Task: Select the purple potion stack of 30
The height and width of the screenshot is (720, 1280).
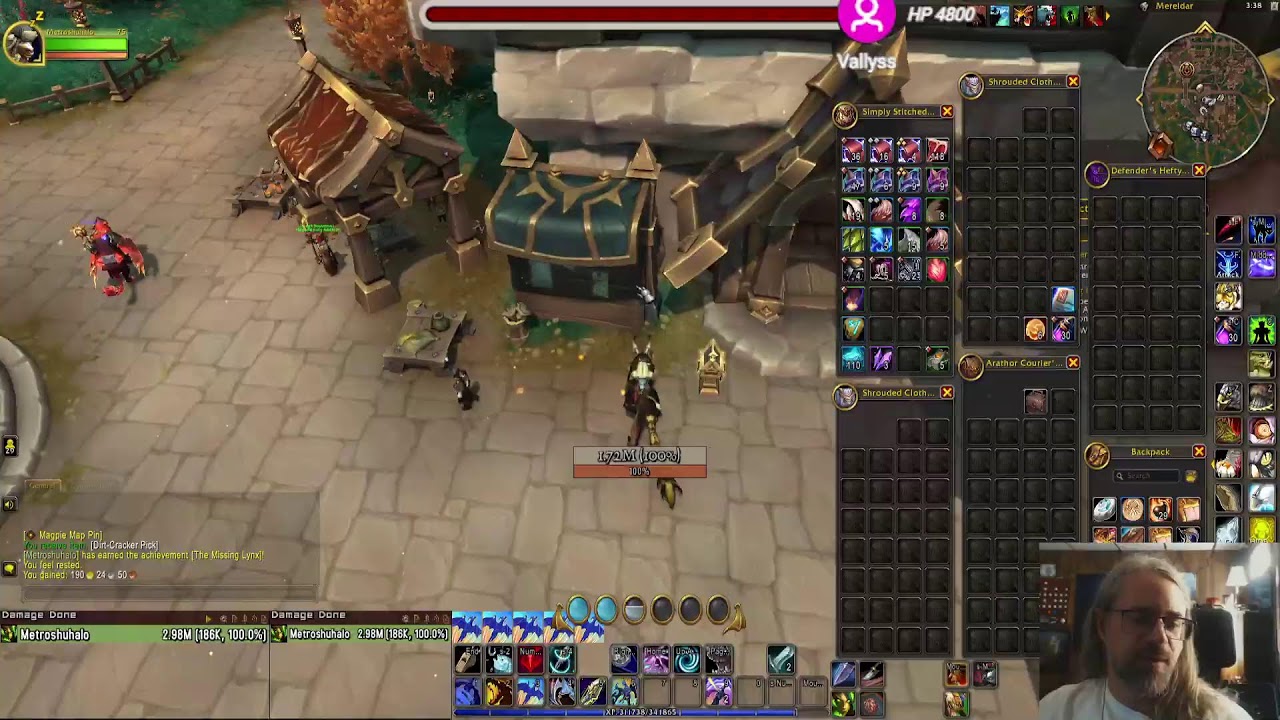Action: point(1229,329)
